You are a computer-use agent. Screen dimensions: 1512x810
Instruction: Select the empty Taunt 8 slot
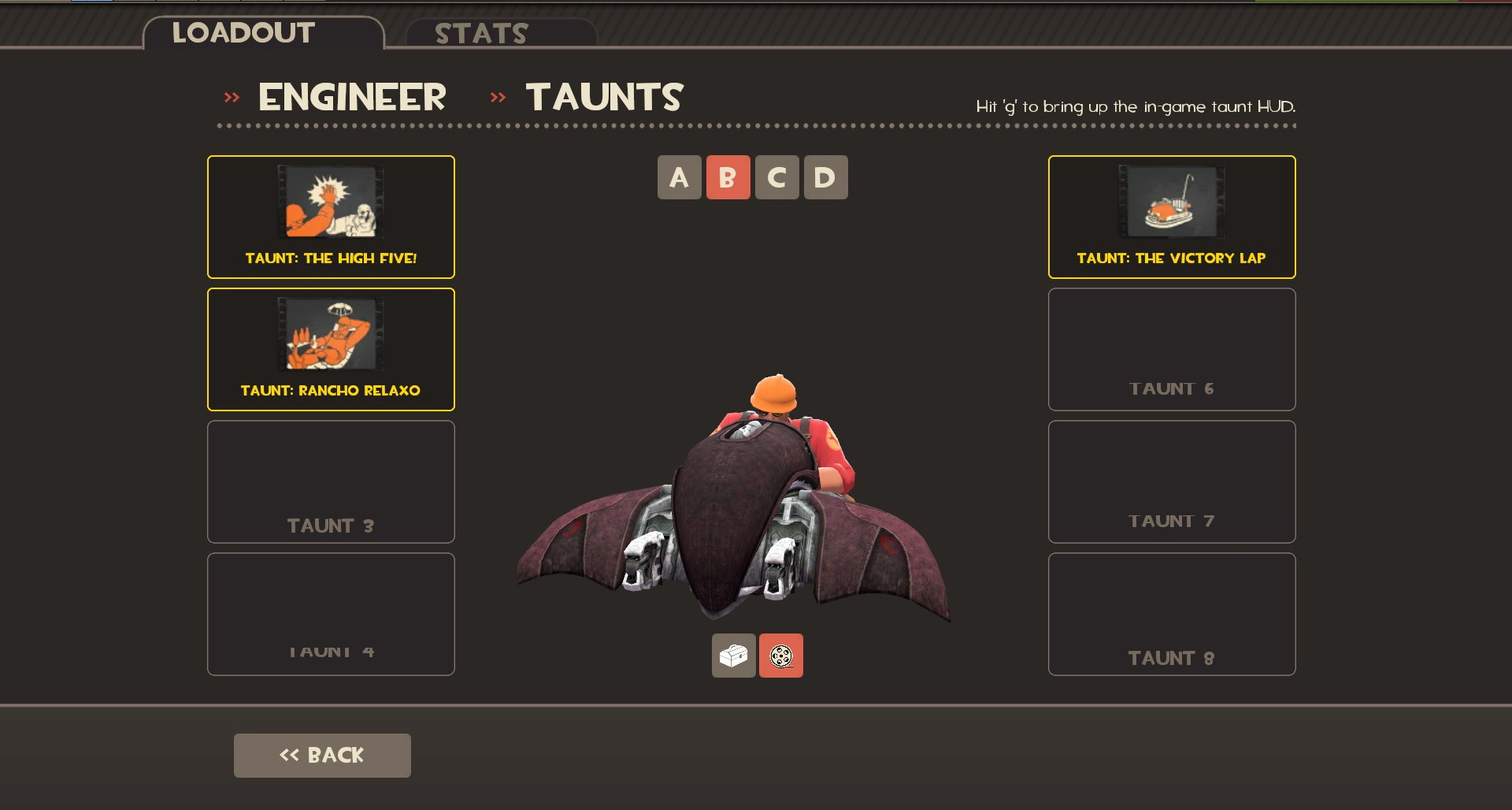(x=1171, y=613)
